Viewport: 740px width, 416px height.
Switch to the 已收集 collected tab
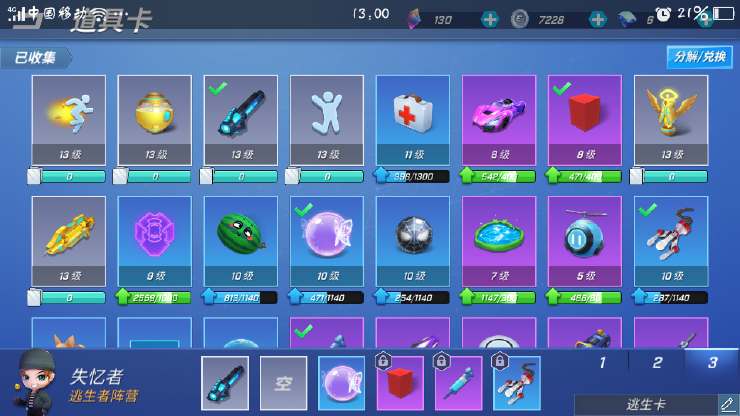tap(36, 58)
